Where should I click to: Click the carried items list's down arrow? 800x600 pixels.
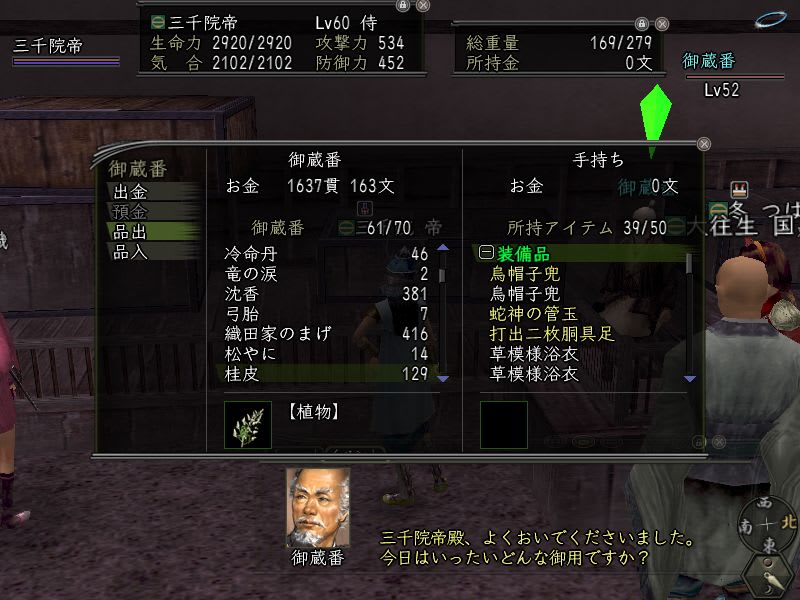coord(689,379)
